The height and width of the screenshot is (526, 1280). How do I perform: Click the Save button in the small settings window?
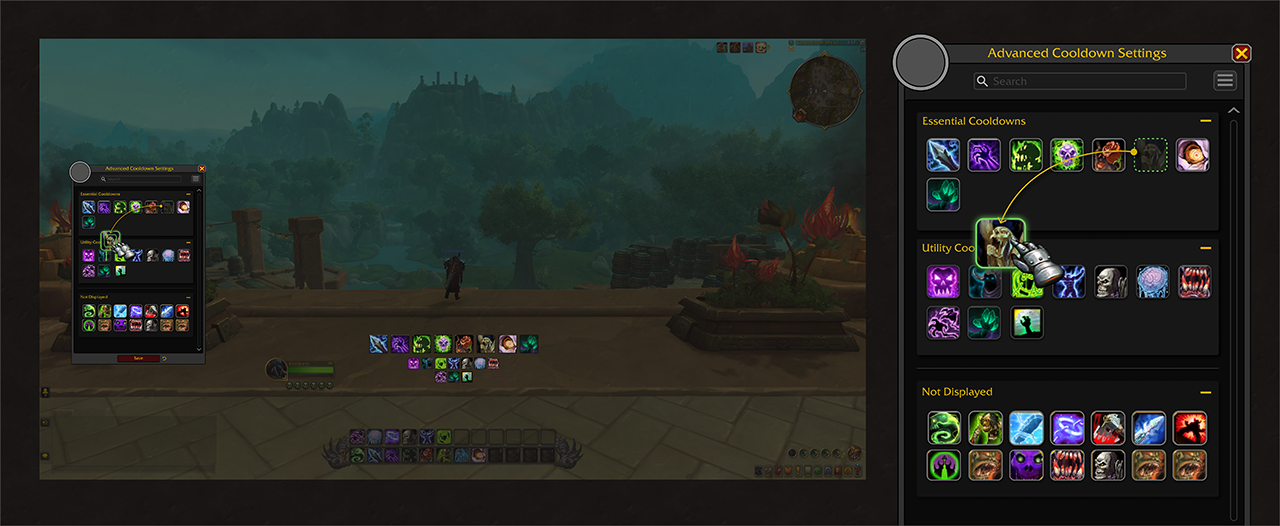coord(137,357)
